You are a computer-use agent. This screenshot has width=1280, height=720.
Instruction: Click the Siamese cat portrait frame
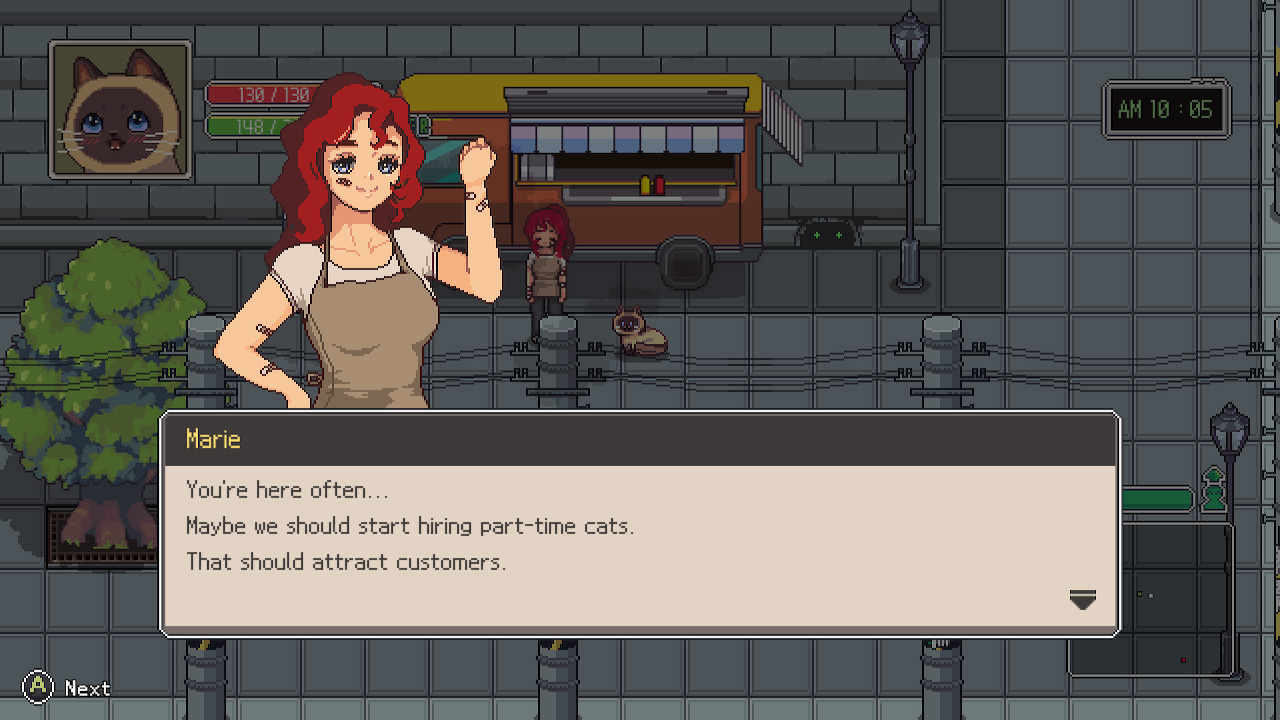(119, 108)
